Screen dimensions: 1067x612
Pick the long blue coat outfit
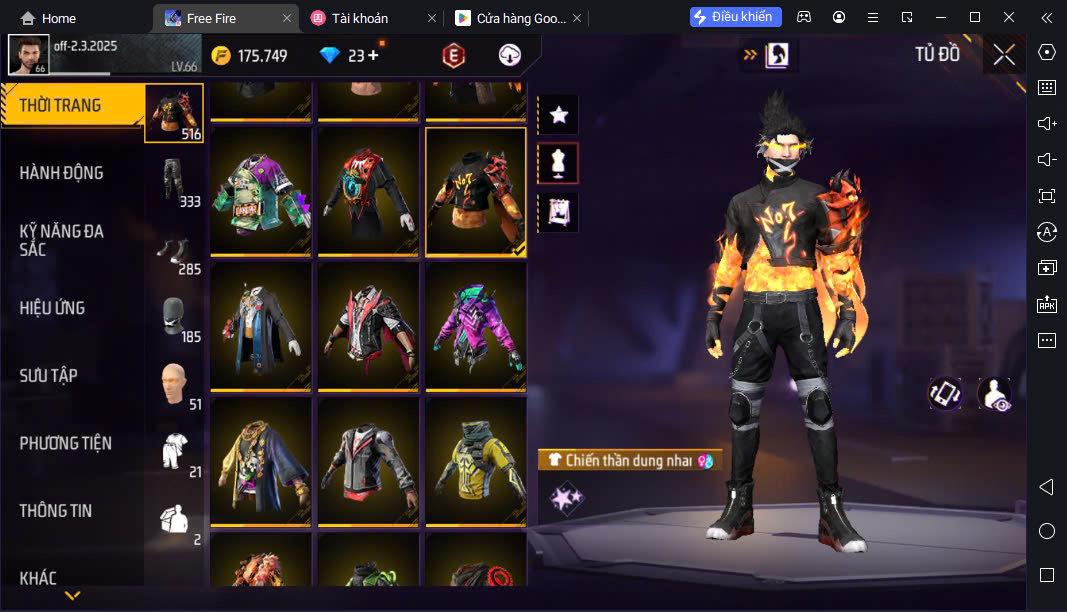click(x=260, y=326)
